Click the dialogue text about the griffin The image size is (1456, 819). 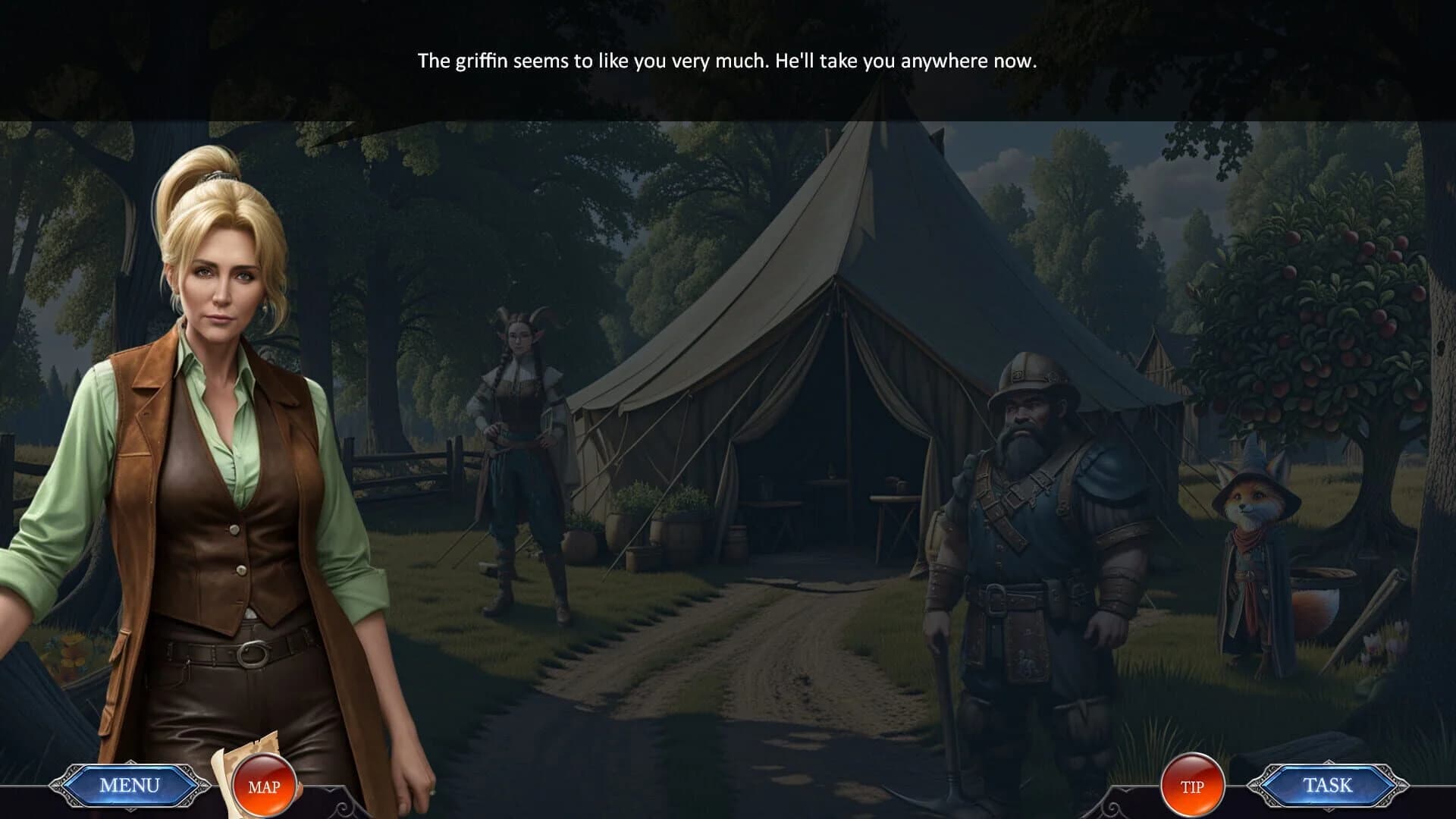click(x=726, y=61)
